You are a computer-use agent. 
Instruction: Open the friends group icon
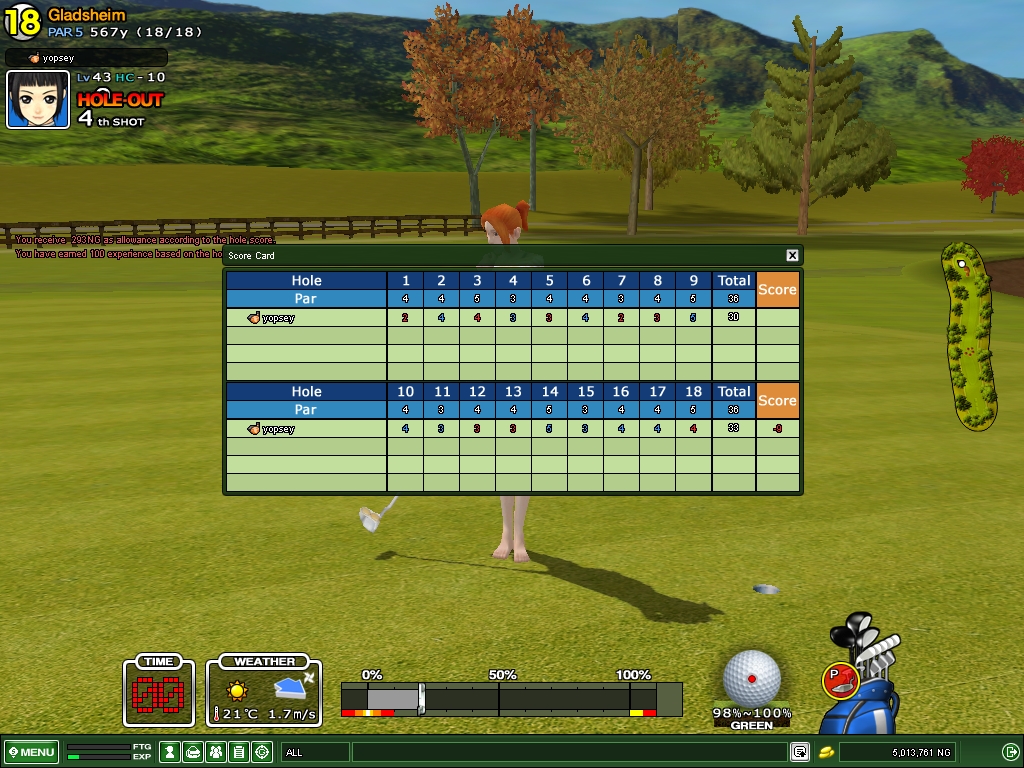(216, 752)
